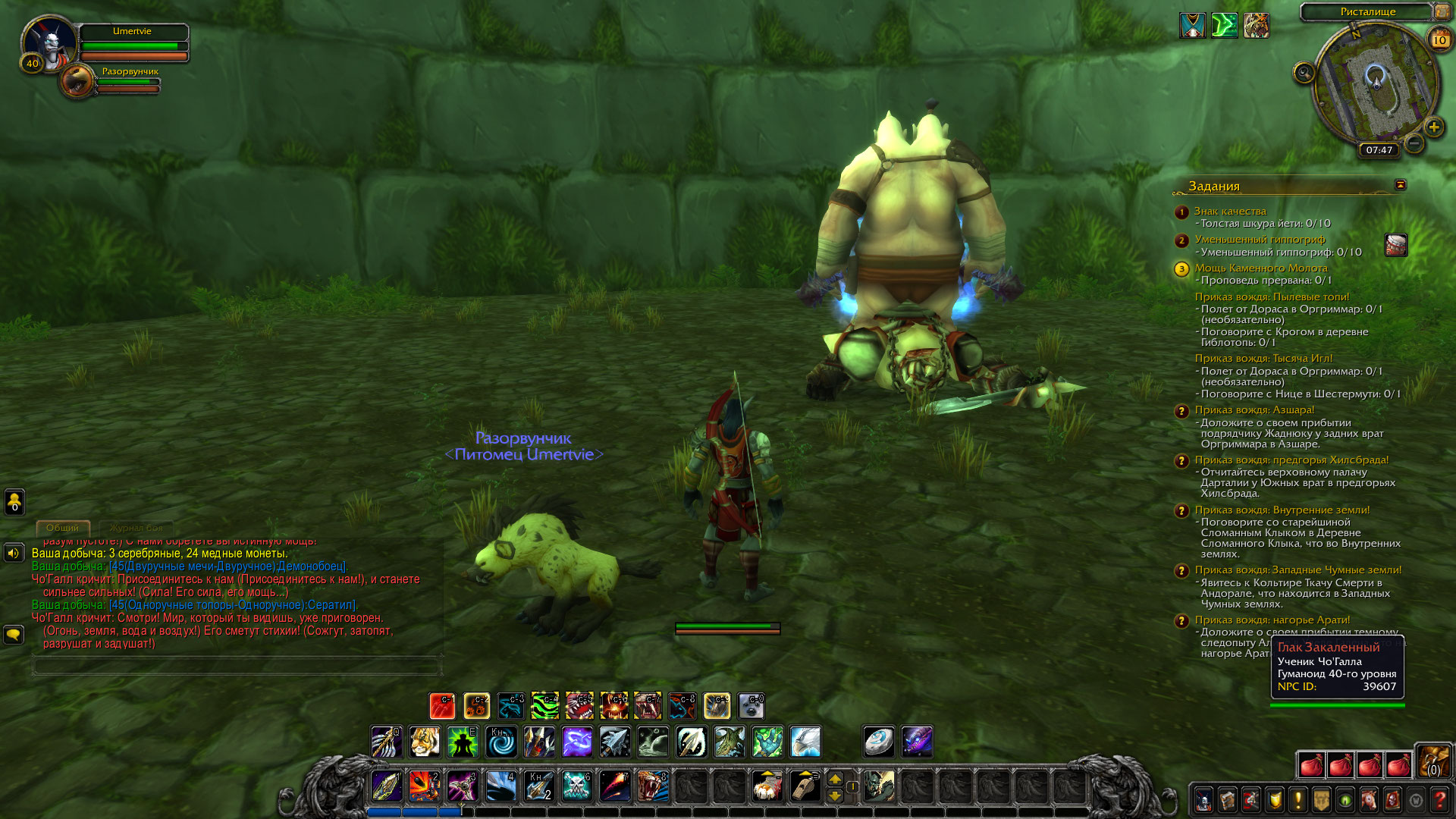Image resolution: width=1456 pixels, height=819 pixels.
Task: Use the roaring tiger ability in slot 8
Action: [x=652, y=786]
